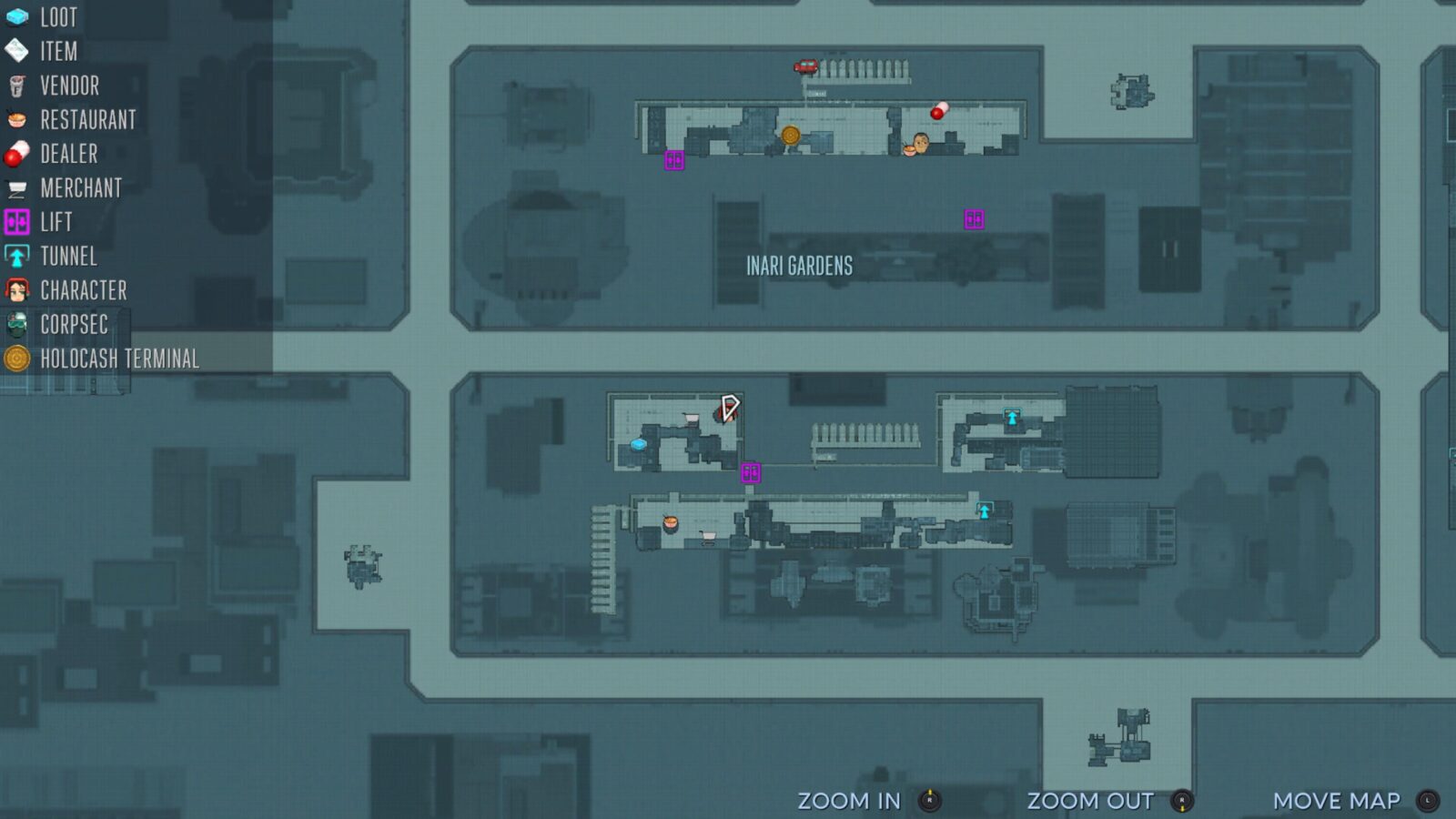Click the Tunnel arrow icon in the legend

16,257
